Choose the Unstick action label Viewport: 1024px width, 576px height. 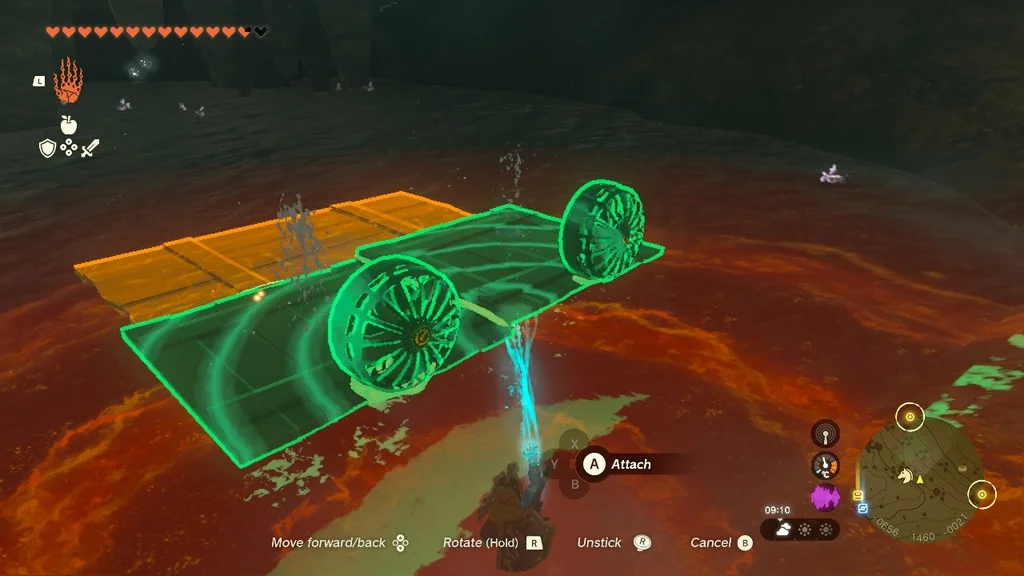tap(599, 543)
